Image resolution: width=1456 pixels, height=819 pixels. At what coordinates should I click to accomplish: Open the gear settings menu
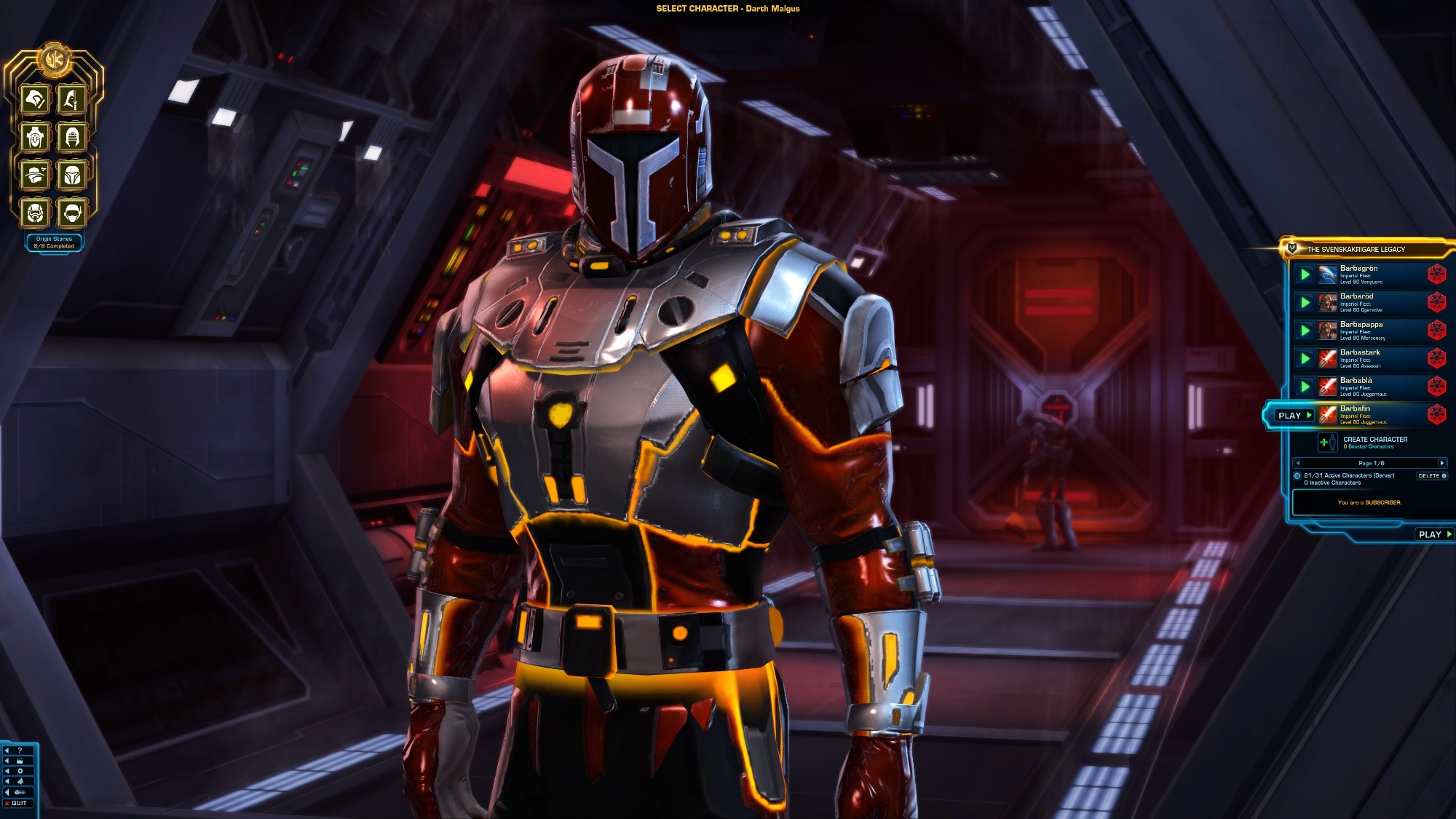tap(20, 771)
